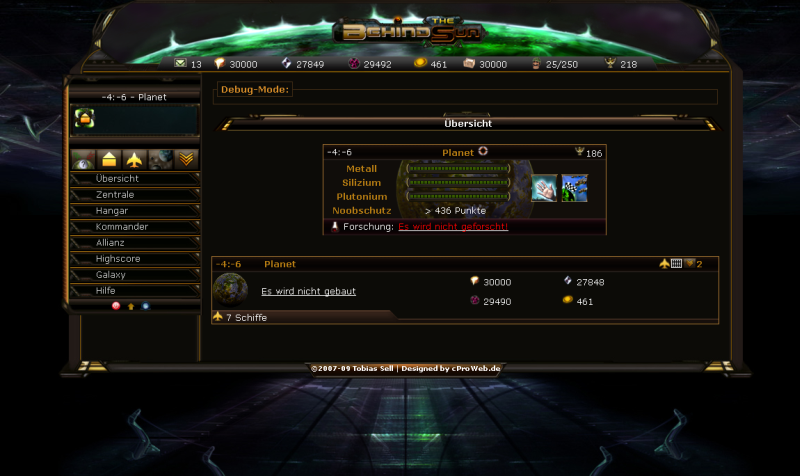Screen dimensions: 800x476
Task: Open the Galaxy map entry
Action: (x=111, y=275)
